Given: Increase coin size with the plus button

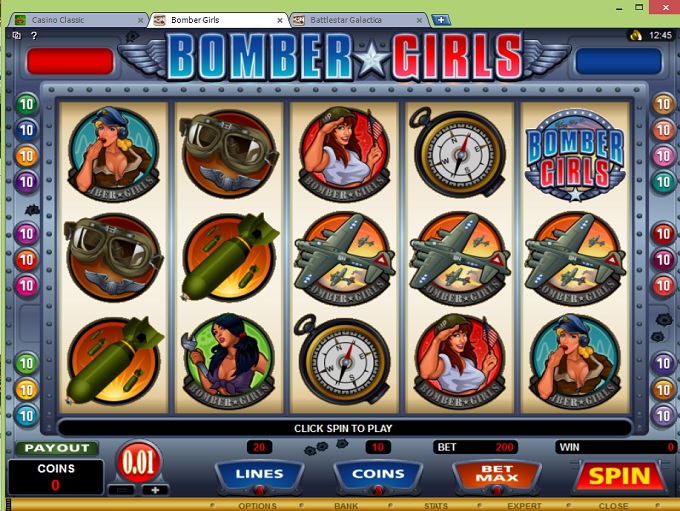Looking at the screenshot, I should coord(155,490).
